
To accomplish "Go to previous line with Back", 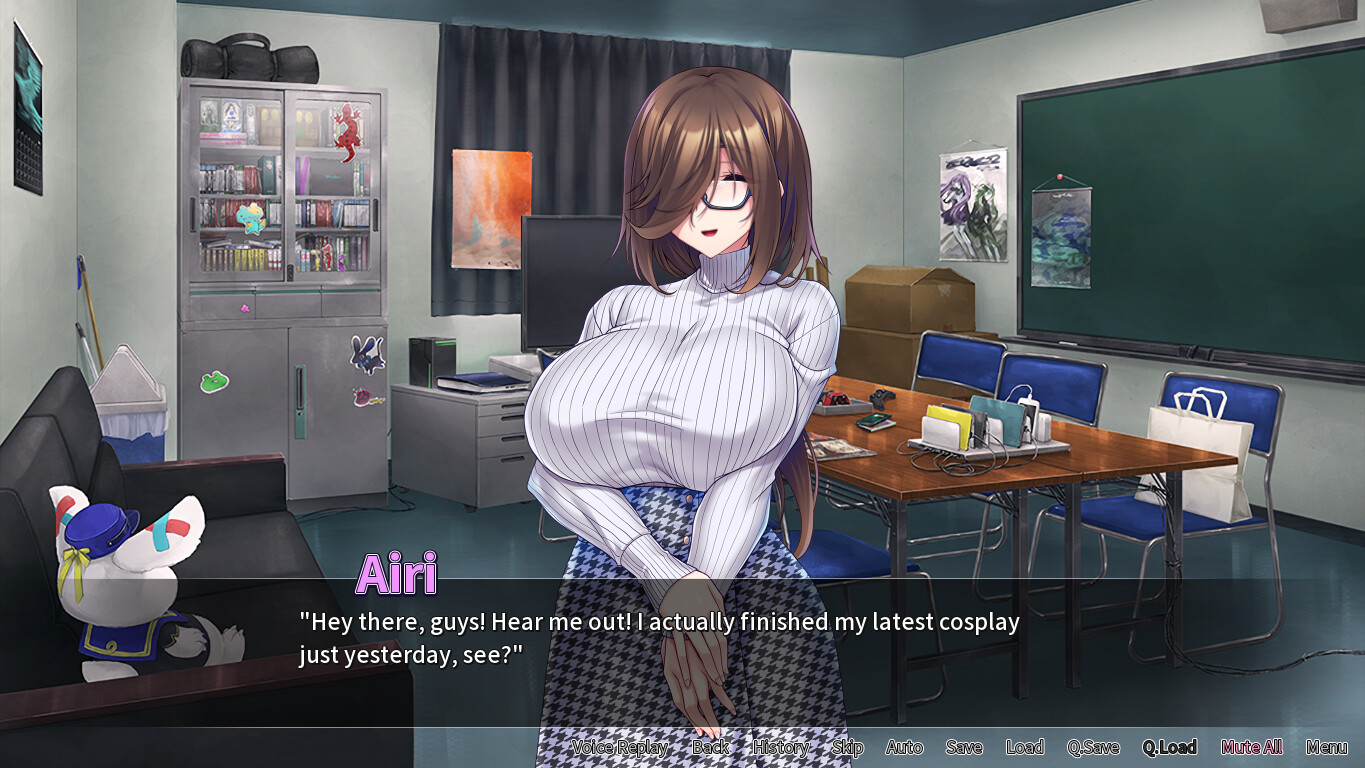I will 711,747.
